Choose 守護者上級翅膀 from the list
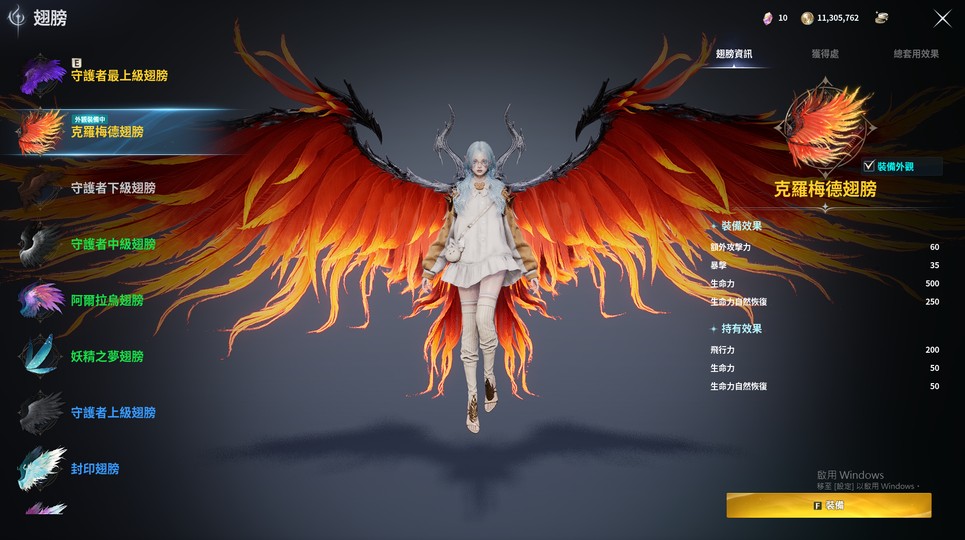965x540 pixels. point(112,412)
